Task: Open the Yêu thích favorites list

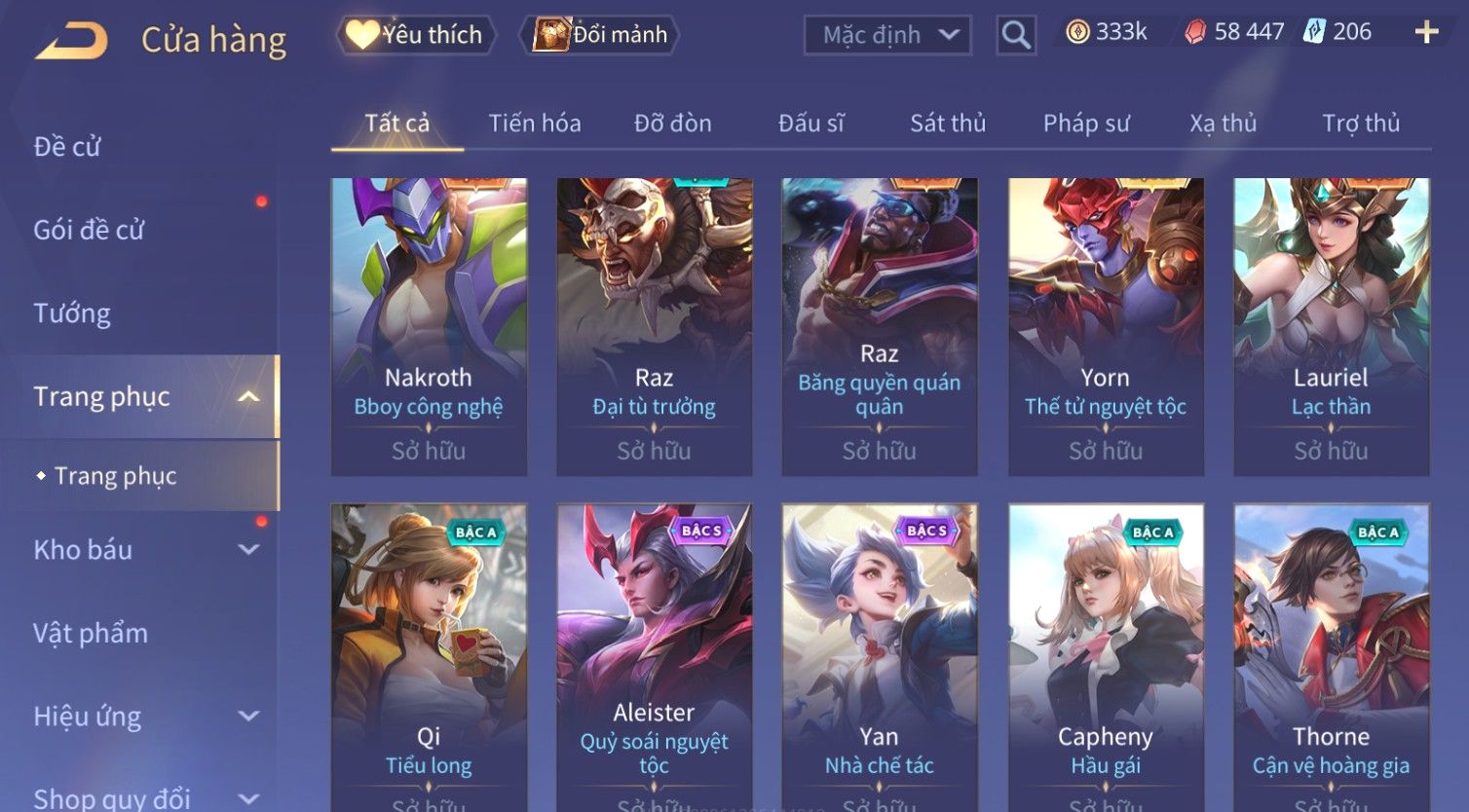Action: point(416,35)
